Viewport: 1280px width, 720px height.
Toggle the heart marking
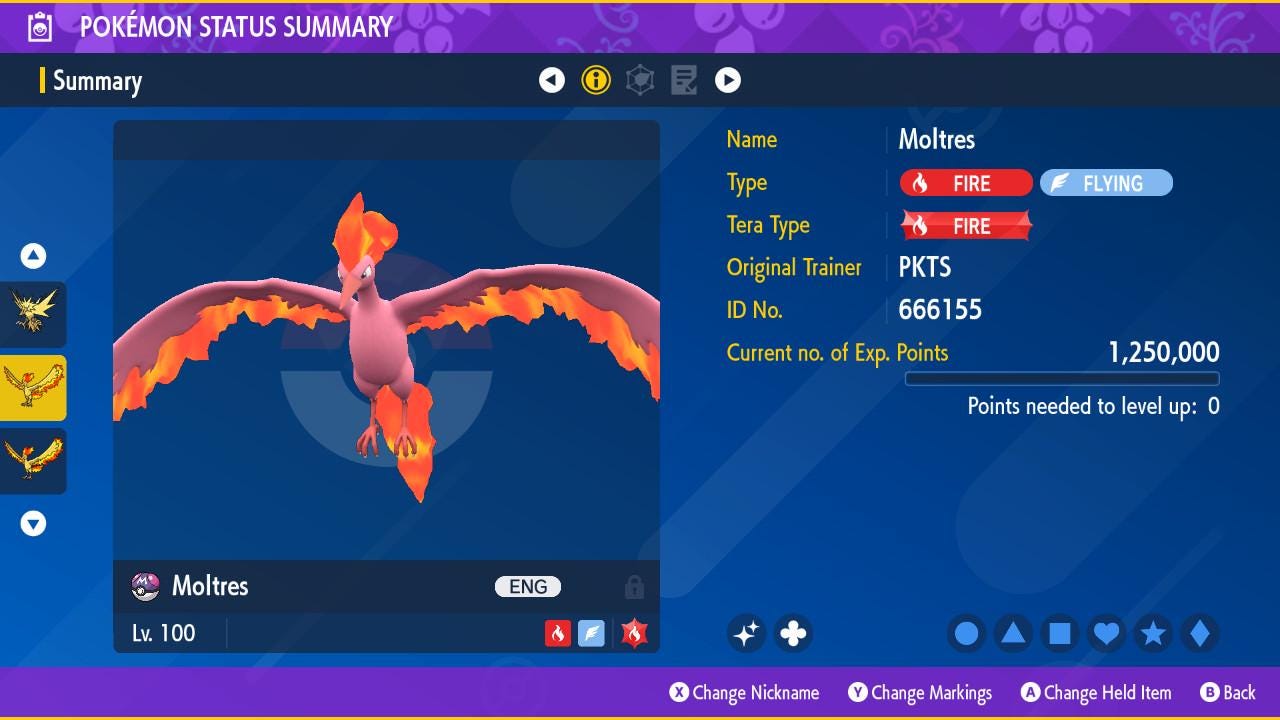(1106, 633)
